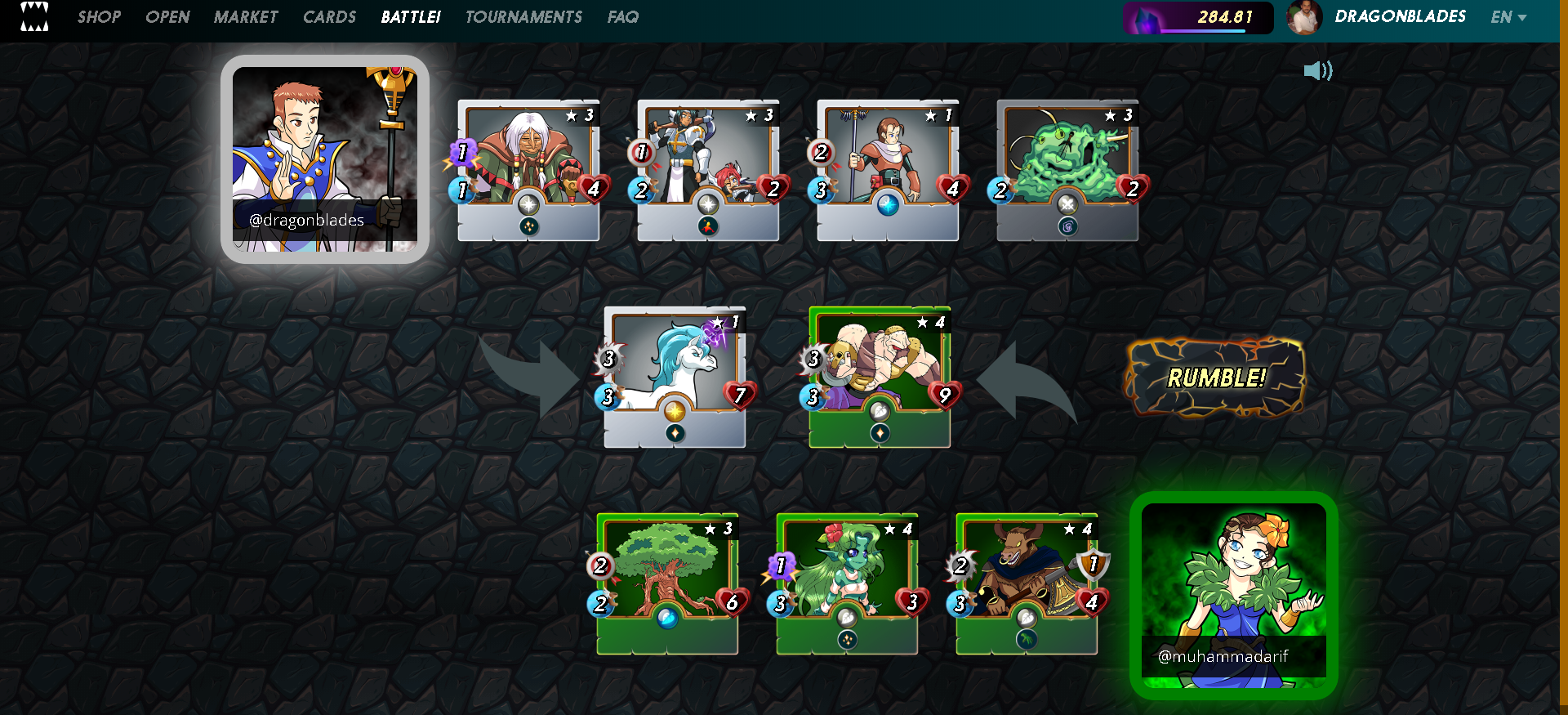Inspect the white unicorn card
Viewport: 1568px width, 715px height.
675,377
